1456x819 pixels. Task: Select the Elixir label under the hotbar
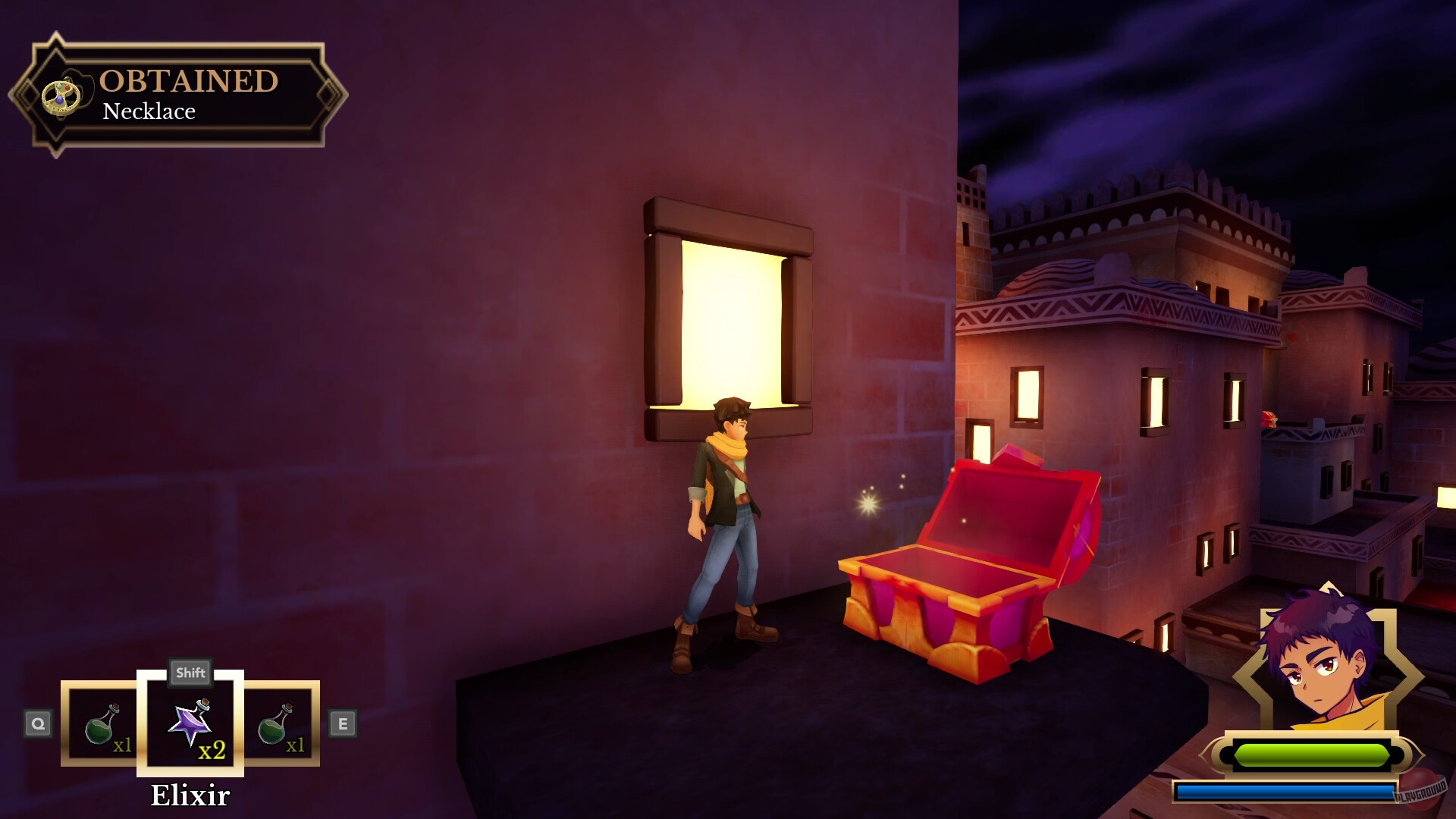click(190, 793)
